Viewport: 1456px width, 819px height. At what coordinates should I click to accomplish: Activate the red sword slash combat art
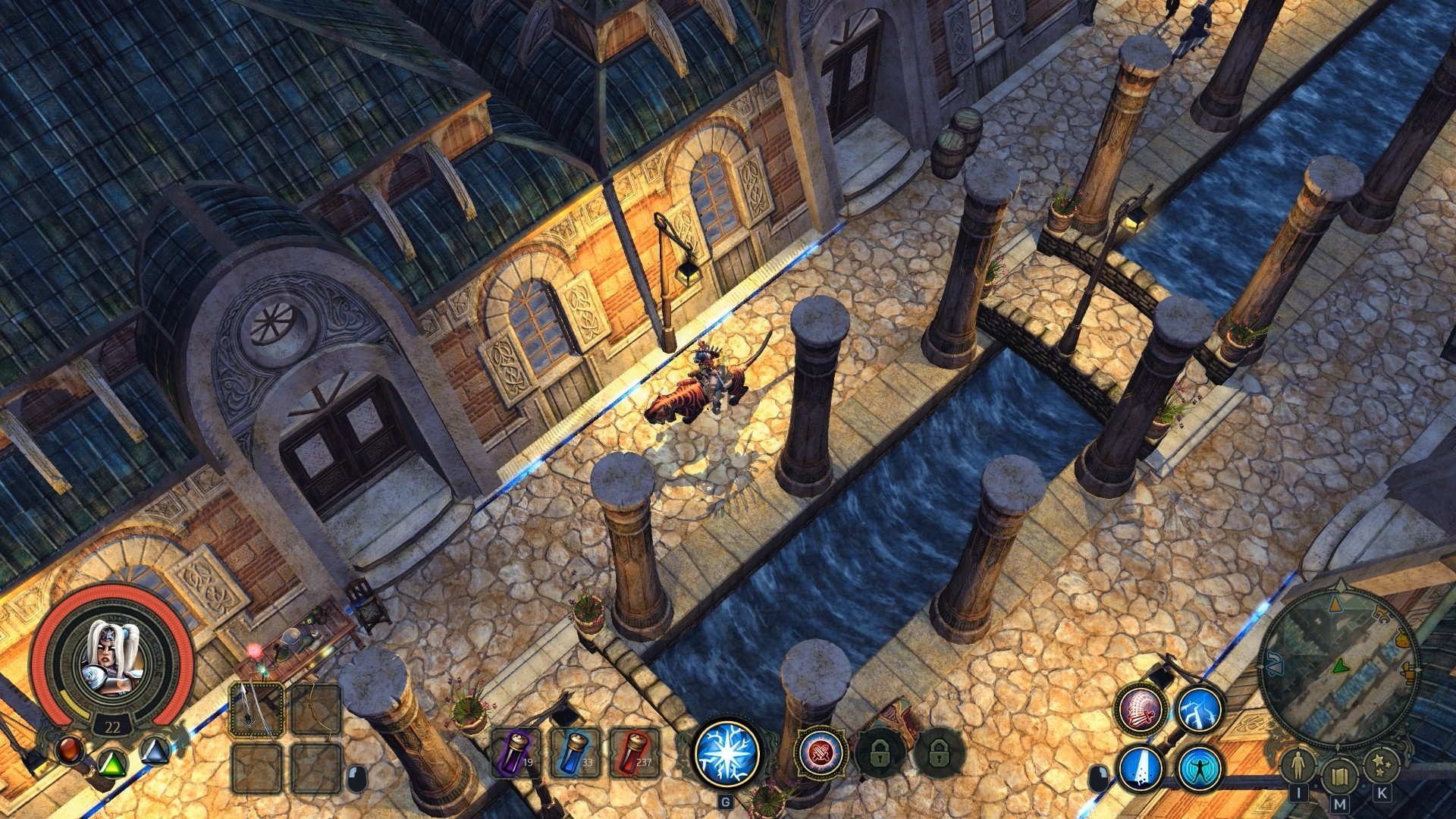coord(1141,709)
